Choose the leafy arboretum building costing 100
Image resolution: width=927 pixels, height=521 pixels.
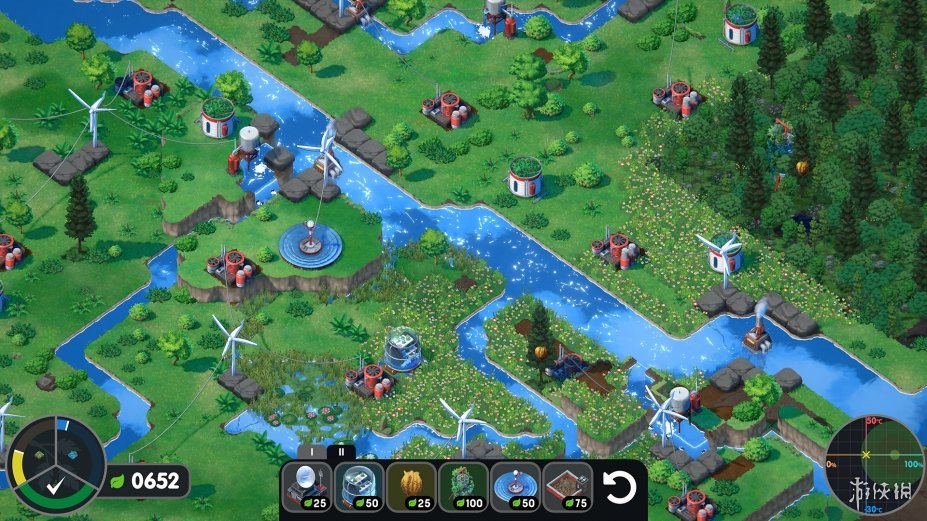click(463, 487)
